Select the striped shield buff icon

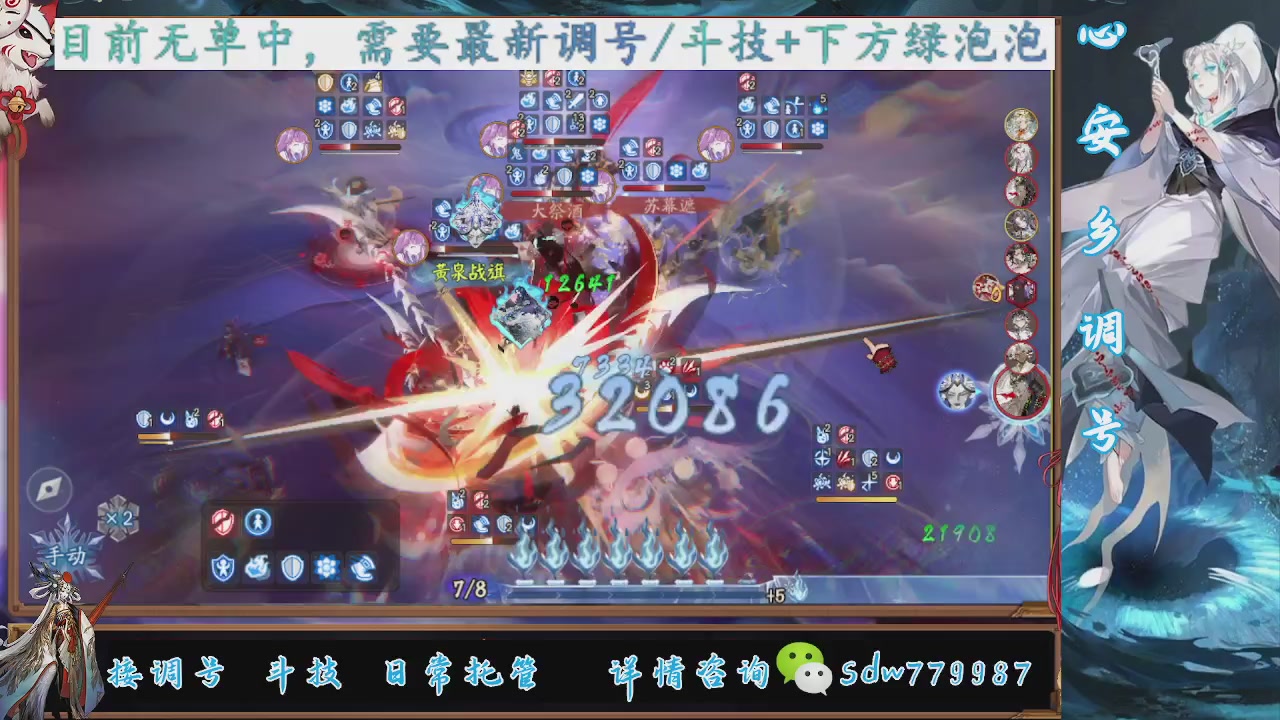[x=293, y=566]
